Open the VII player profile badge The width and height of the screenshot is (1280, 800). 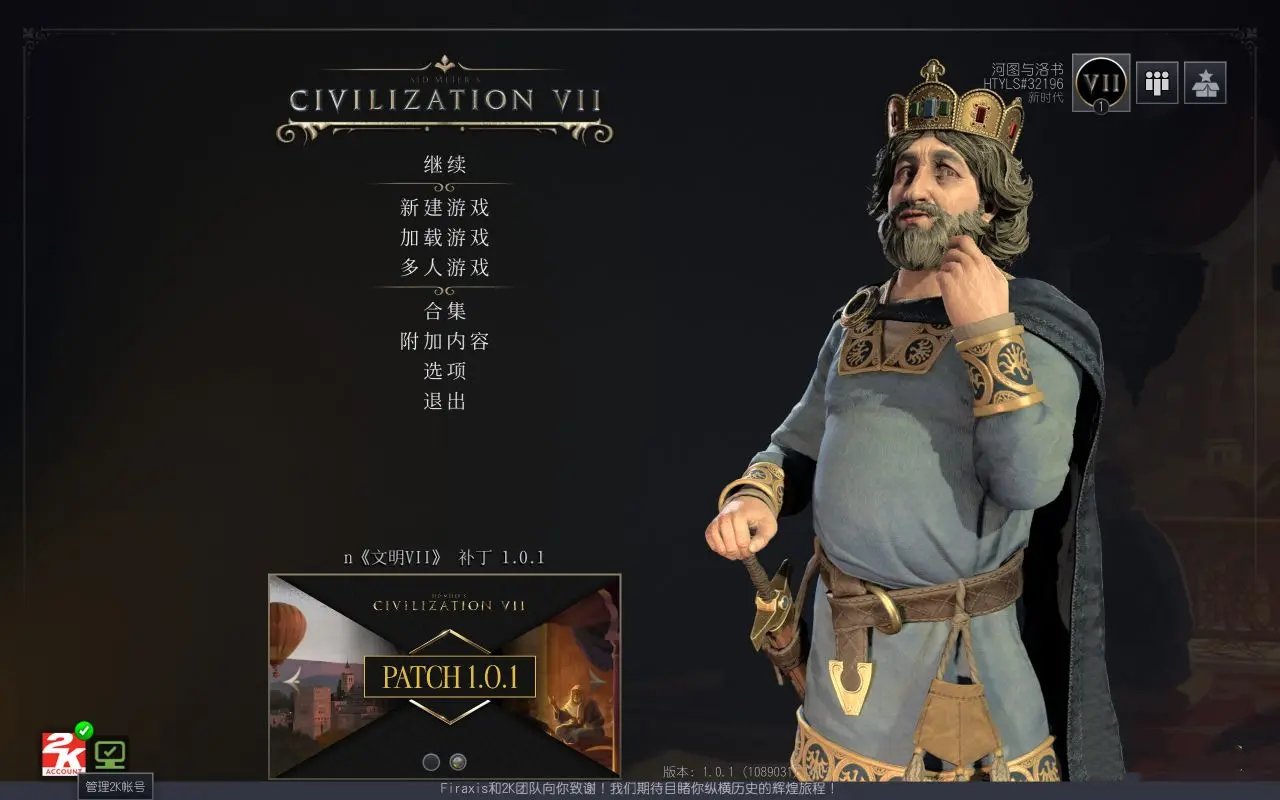tap(1101, 83)
